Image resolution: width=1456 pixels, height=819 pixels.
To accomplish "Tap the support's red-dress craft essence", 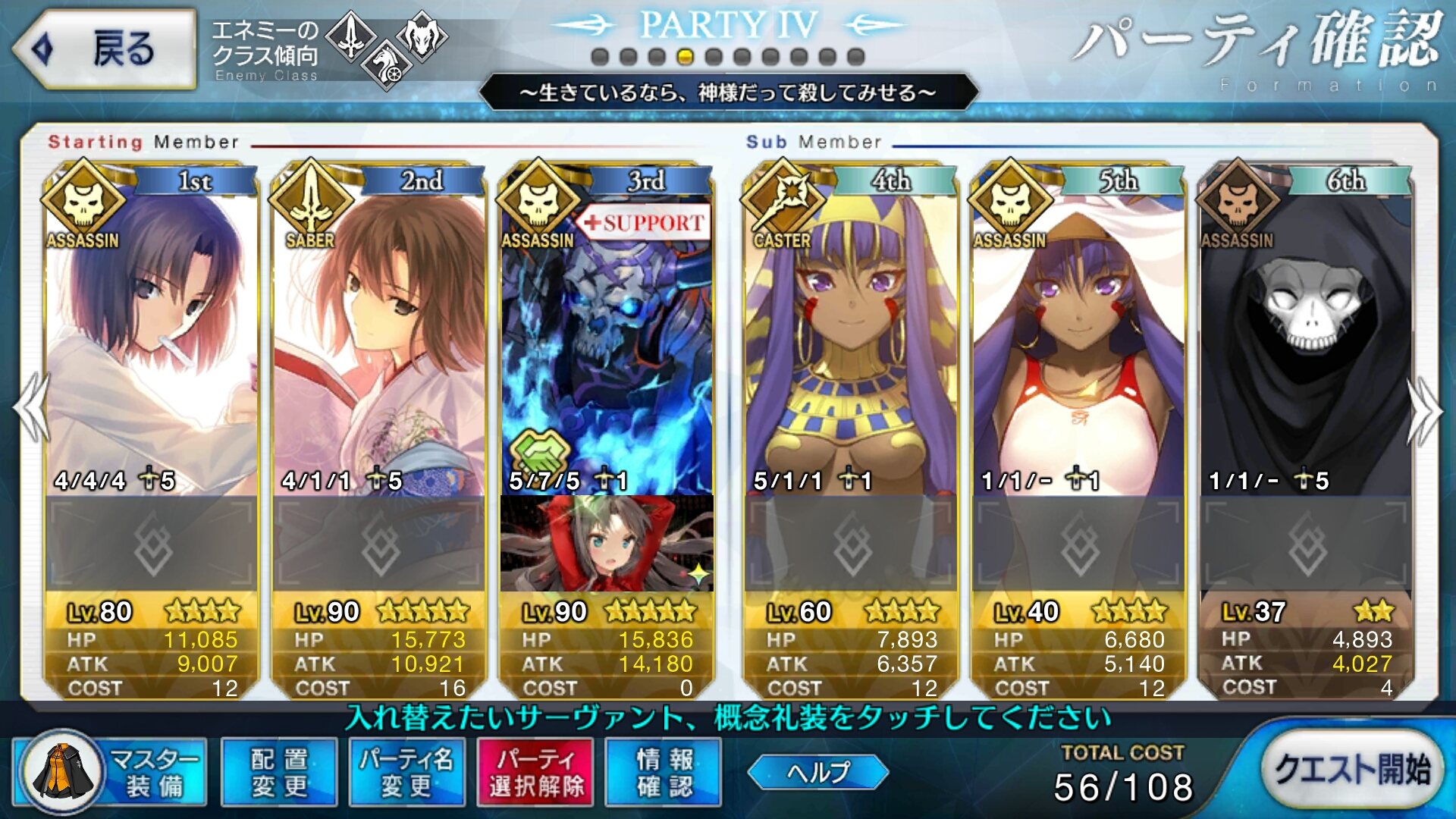I will click(x=606, y=543).
